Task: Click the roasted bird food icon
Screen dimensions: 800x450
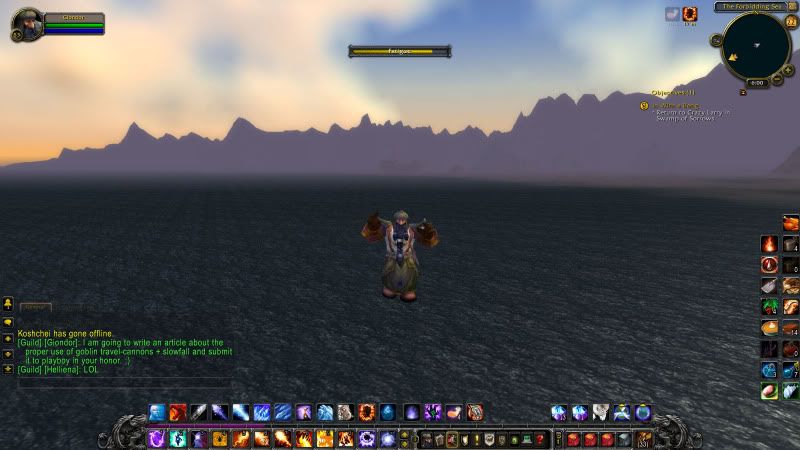Action: click(x=790, y=222)
